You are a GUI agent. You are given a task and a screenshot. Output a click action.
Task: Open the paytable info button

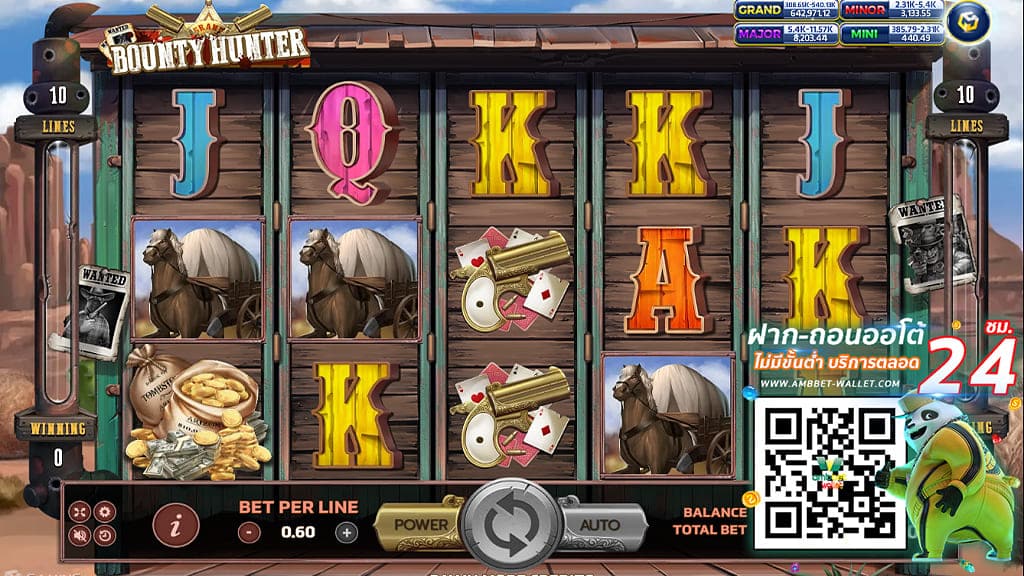[176, 524]
